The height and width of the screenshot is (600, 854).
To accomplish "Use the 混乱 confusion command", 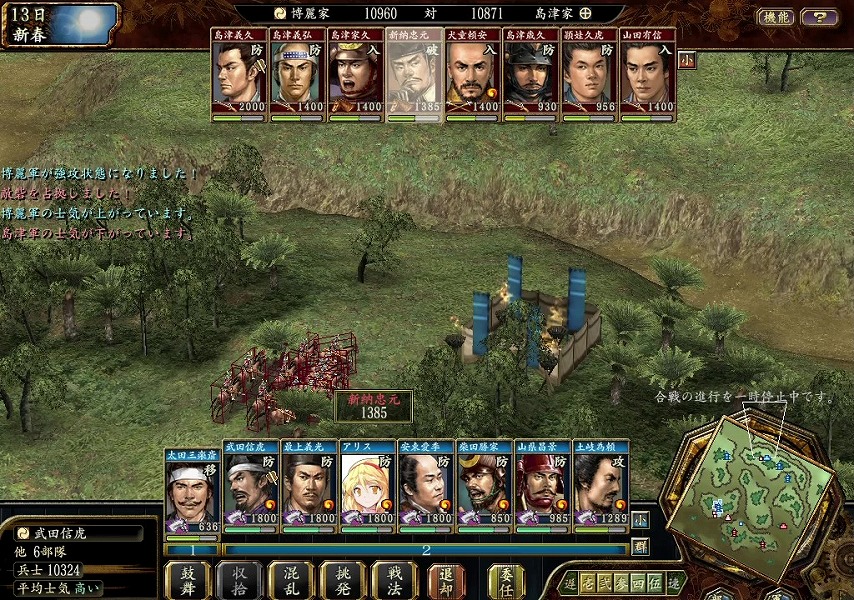I will [291, 580].
